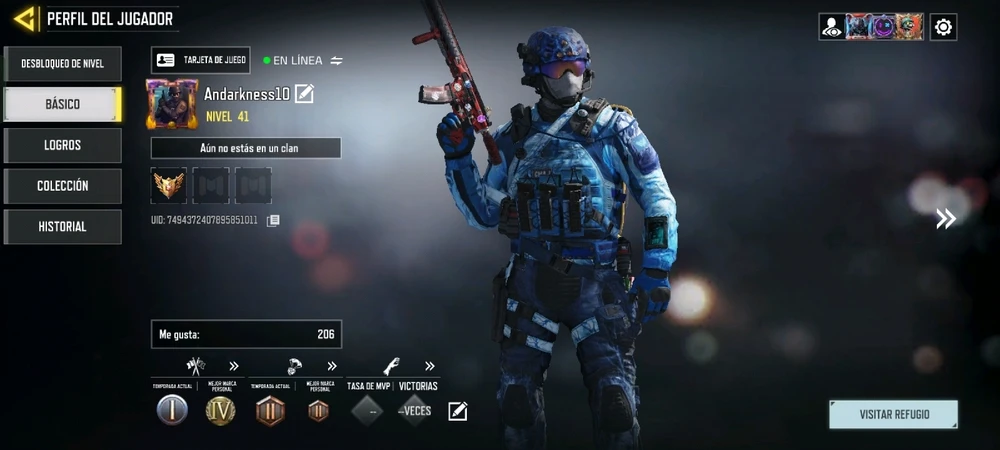The image size is (1000, 450).
Task: Copy the player UID number
Action: tap(273, 220)
